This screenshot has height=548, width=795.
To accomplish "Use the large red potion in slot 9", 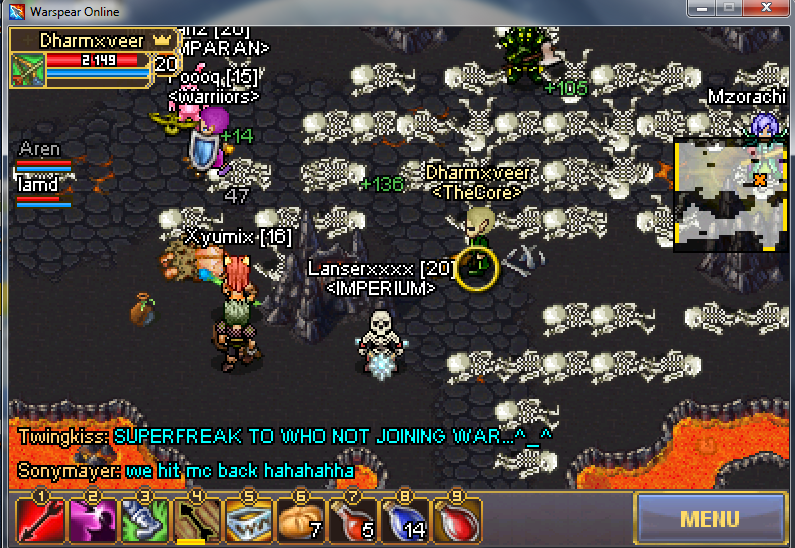I will point(456,520).
